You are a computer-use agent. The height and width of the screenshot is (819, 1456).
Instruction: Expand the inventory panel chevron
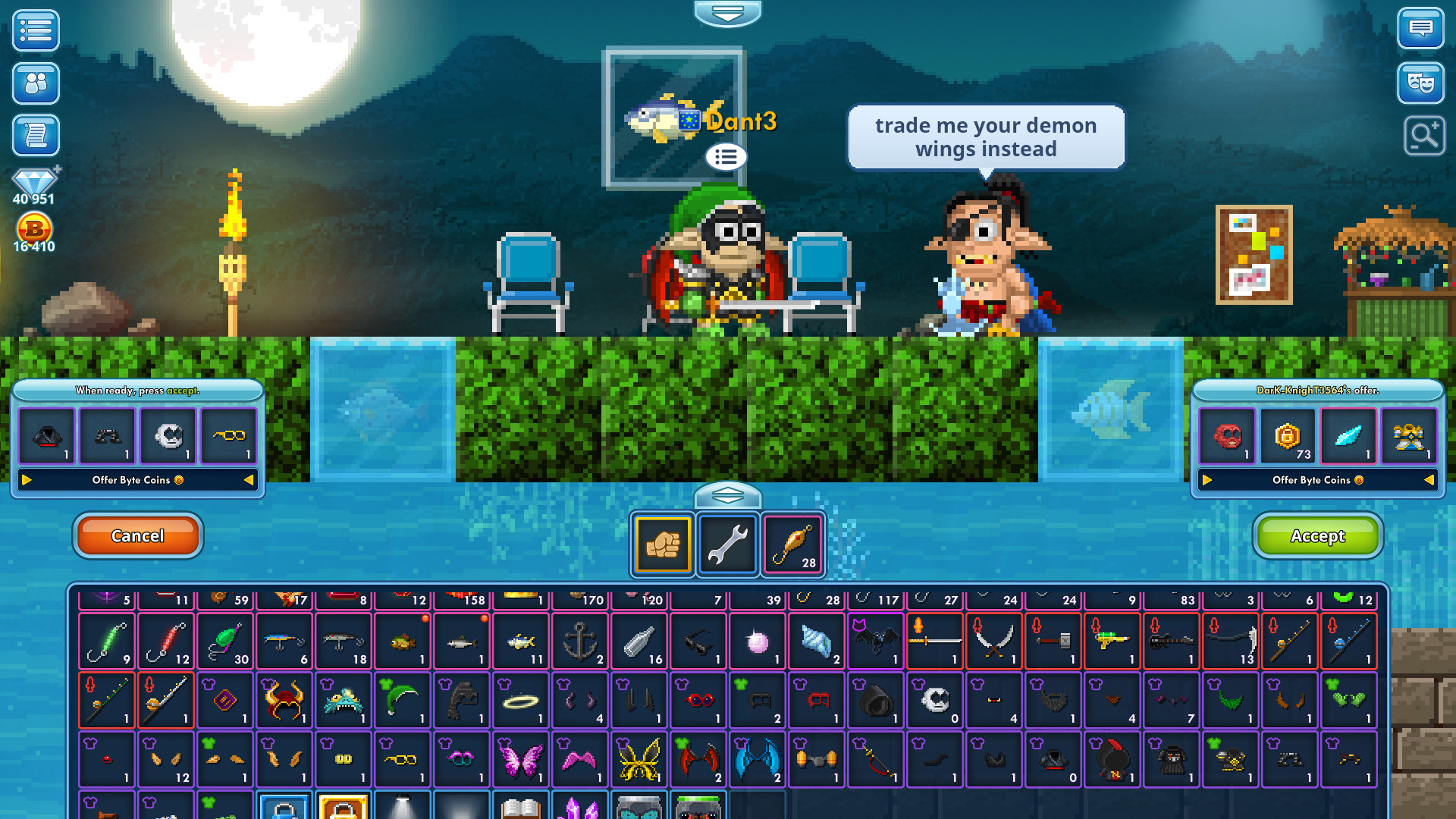point(728,494)
